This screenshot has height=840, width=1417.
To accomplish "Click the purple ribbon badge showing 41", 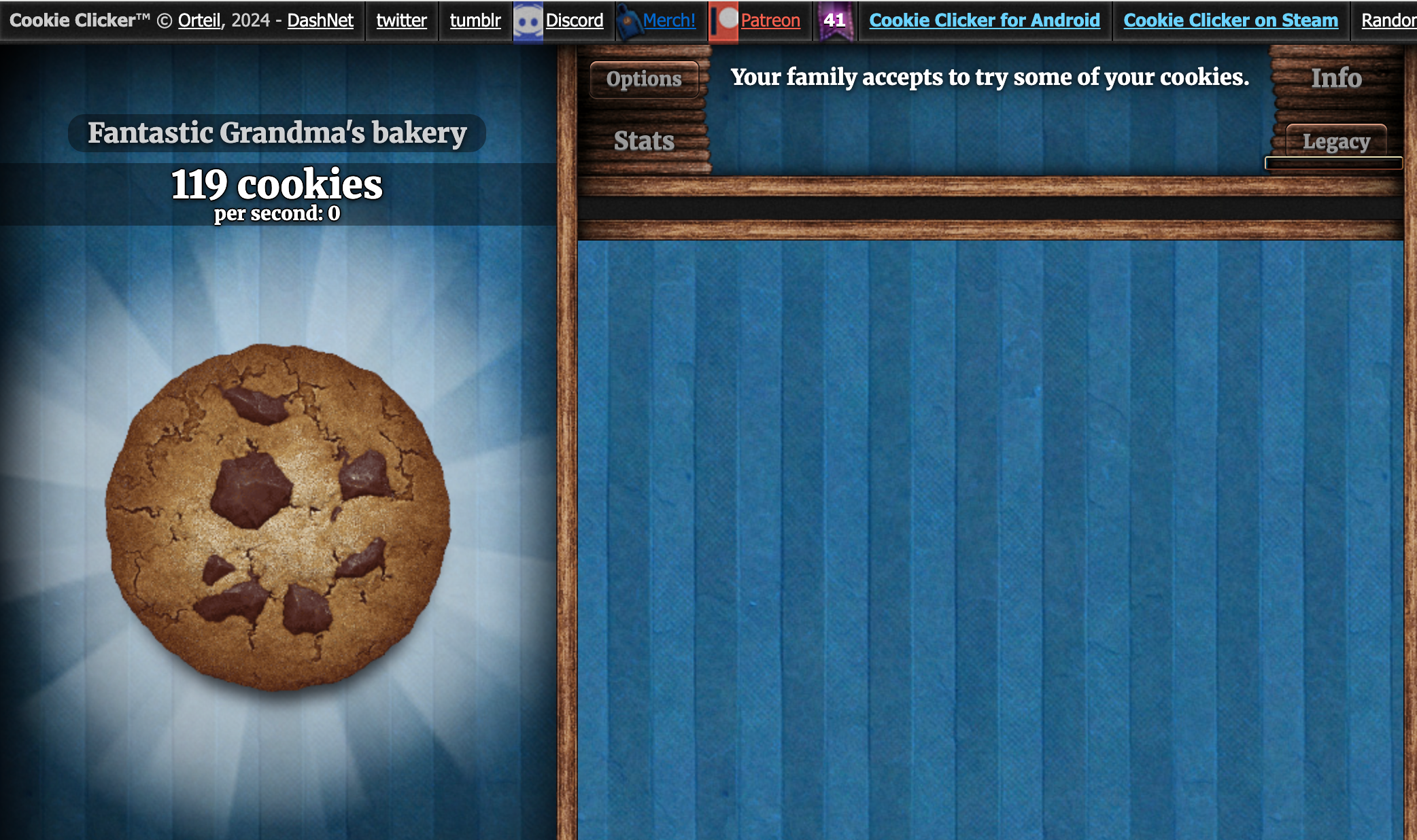I will click(835, 20).
